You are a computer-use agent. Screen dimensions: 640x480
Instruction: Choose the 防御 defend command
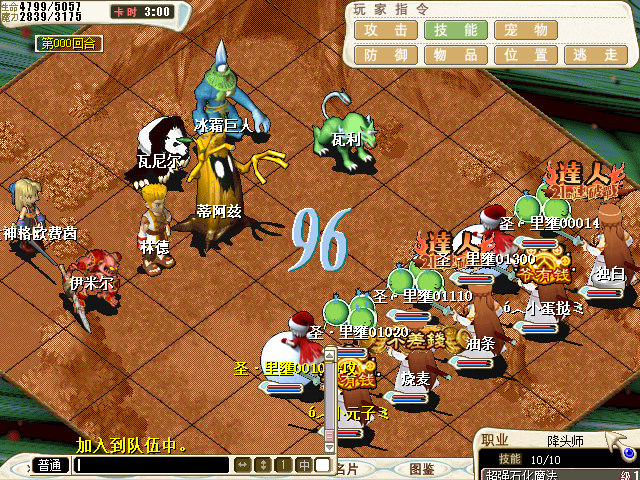385,56
